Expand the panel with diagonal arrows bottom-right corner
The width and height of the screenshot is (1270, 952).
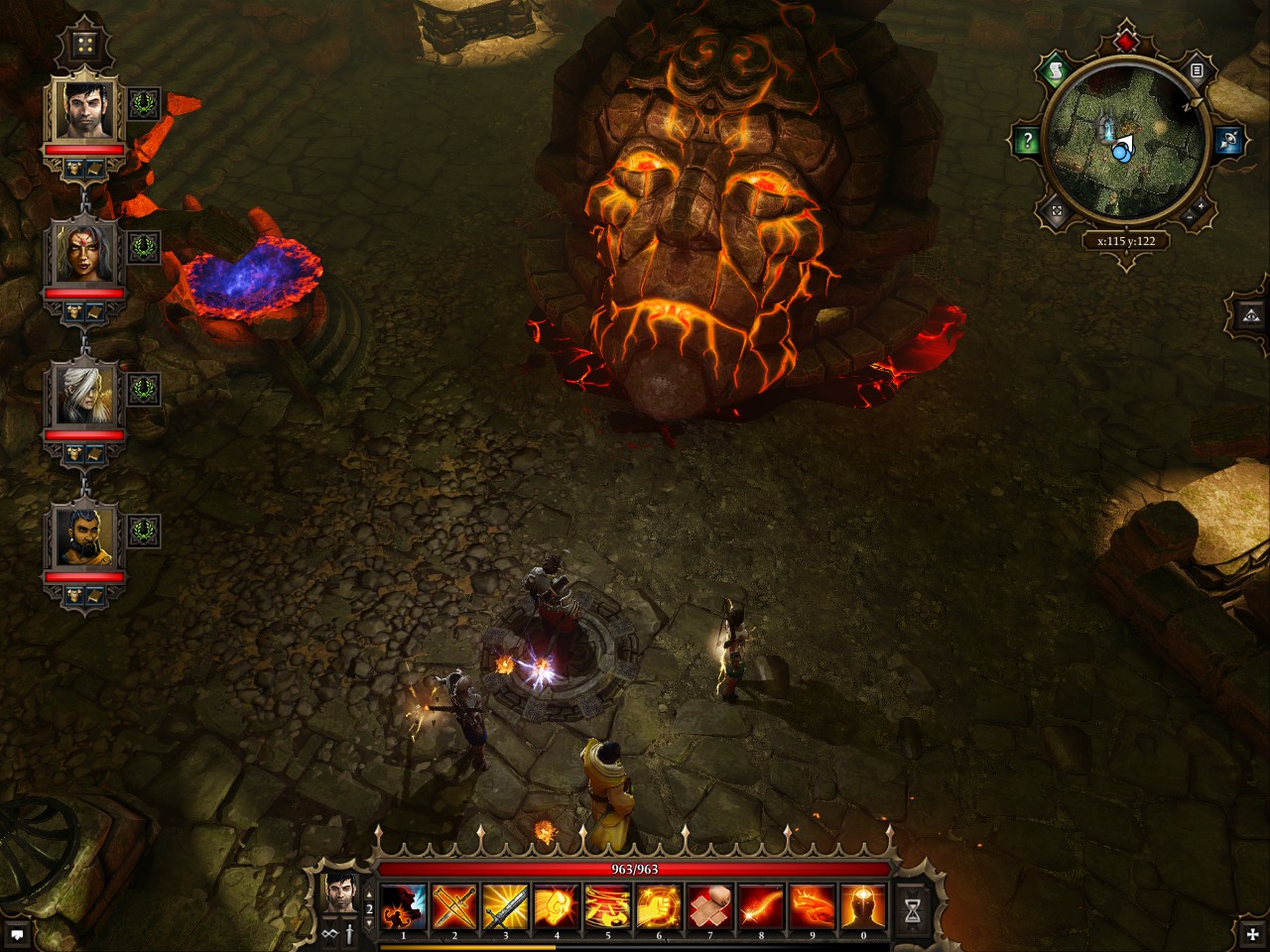point(1253,936)
